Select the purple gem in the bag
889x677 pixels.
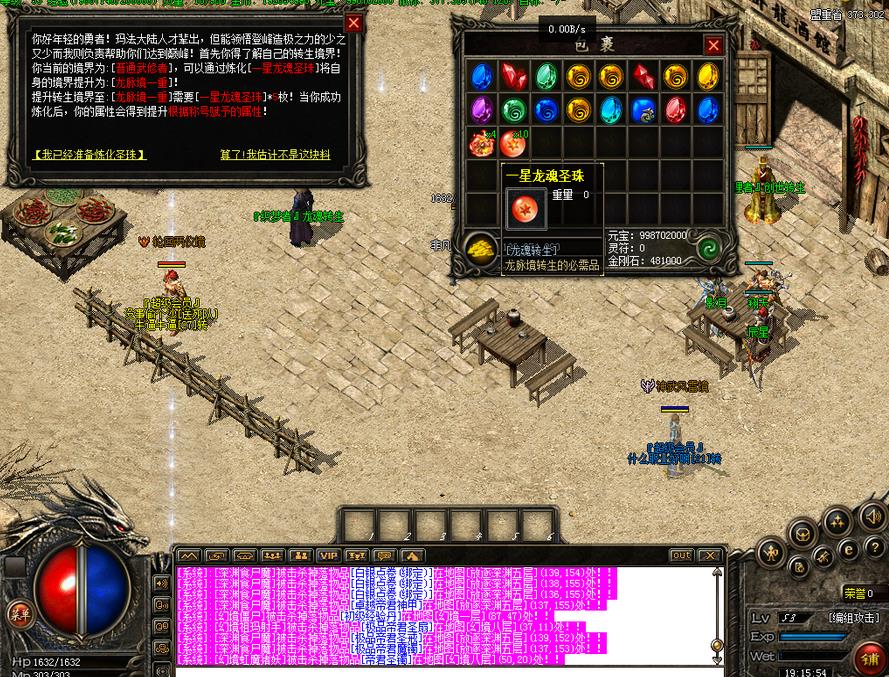coord(482,109)
